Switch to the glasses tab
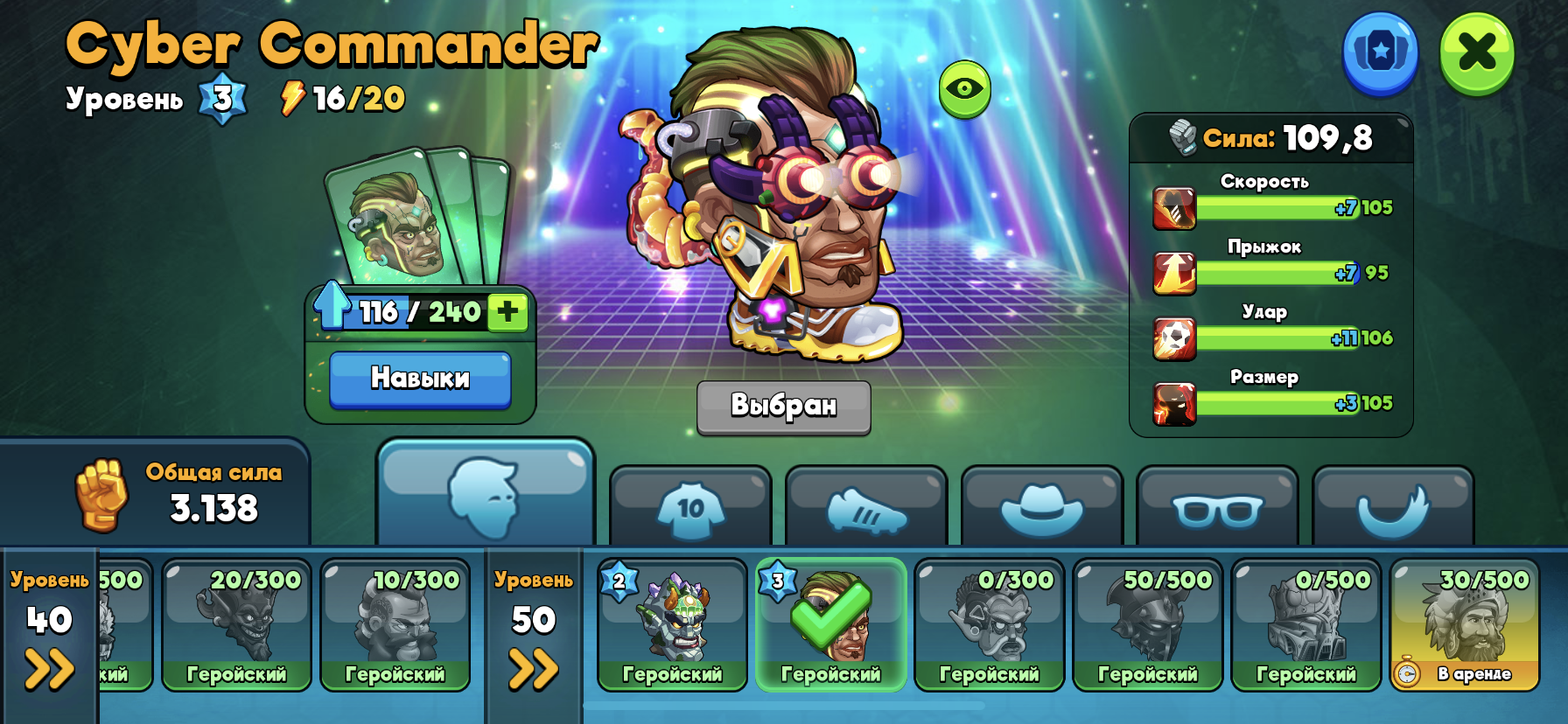This screenshot has width=1568, height=724. 1217,509
